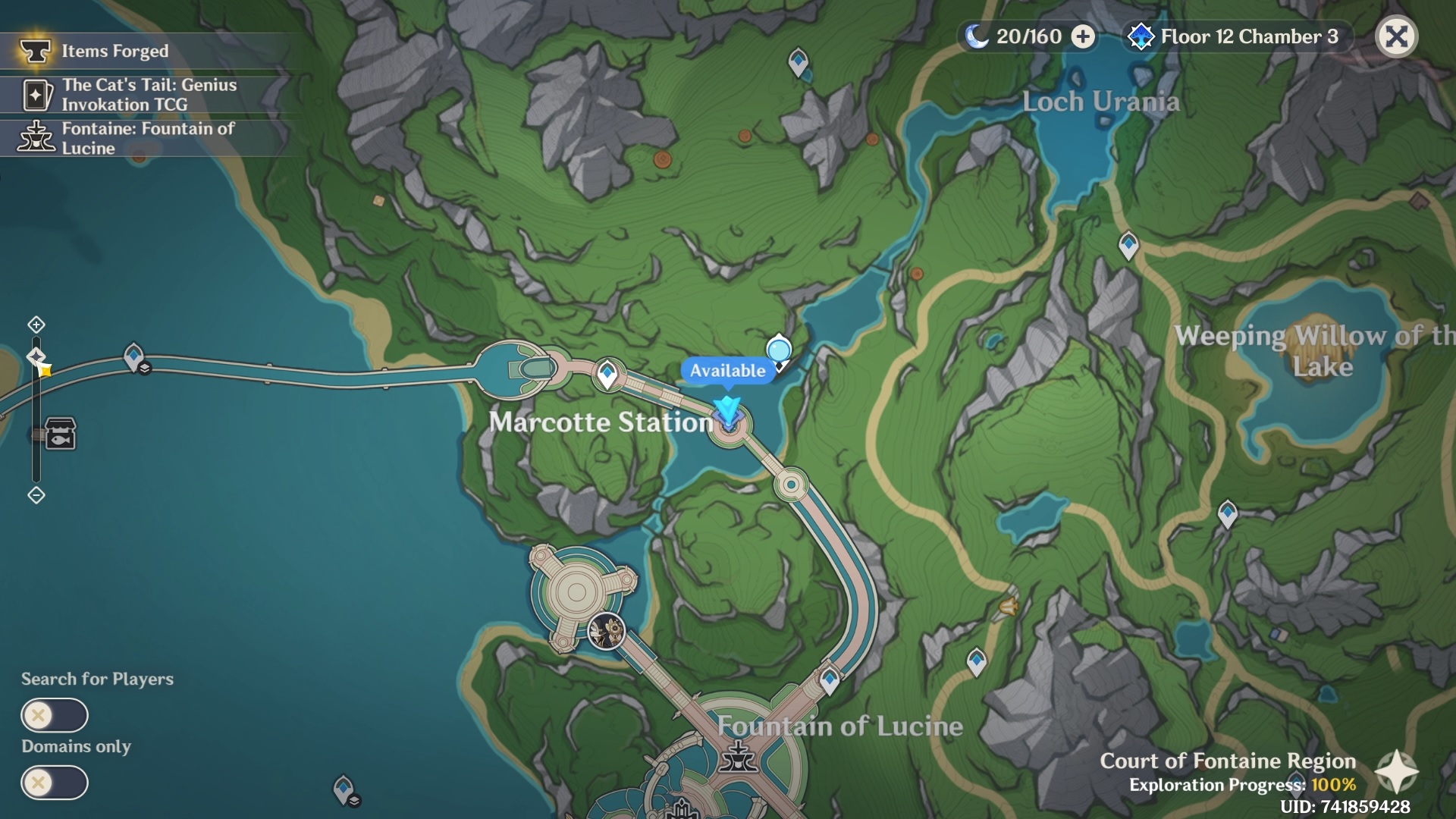This screenshot has width=1456, height=819.
Task: Toggle the Domains only switch
Action: click(55, 783)
